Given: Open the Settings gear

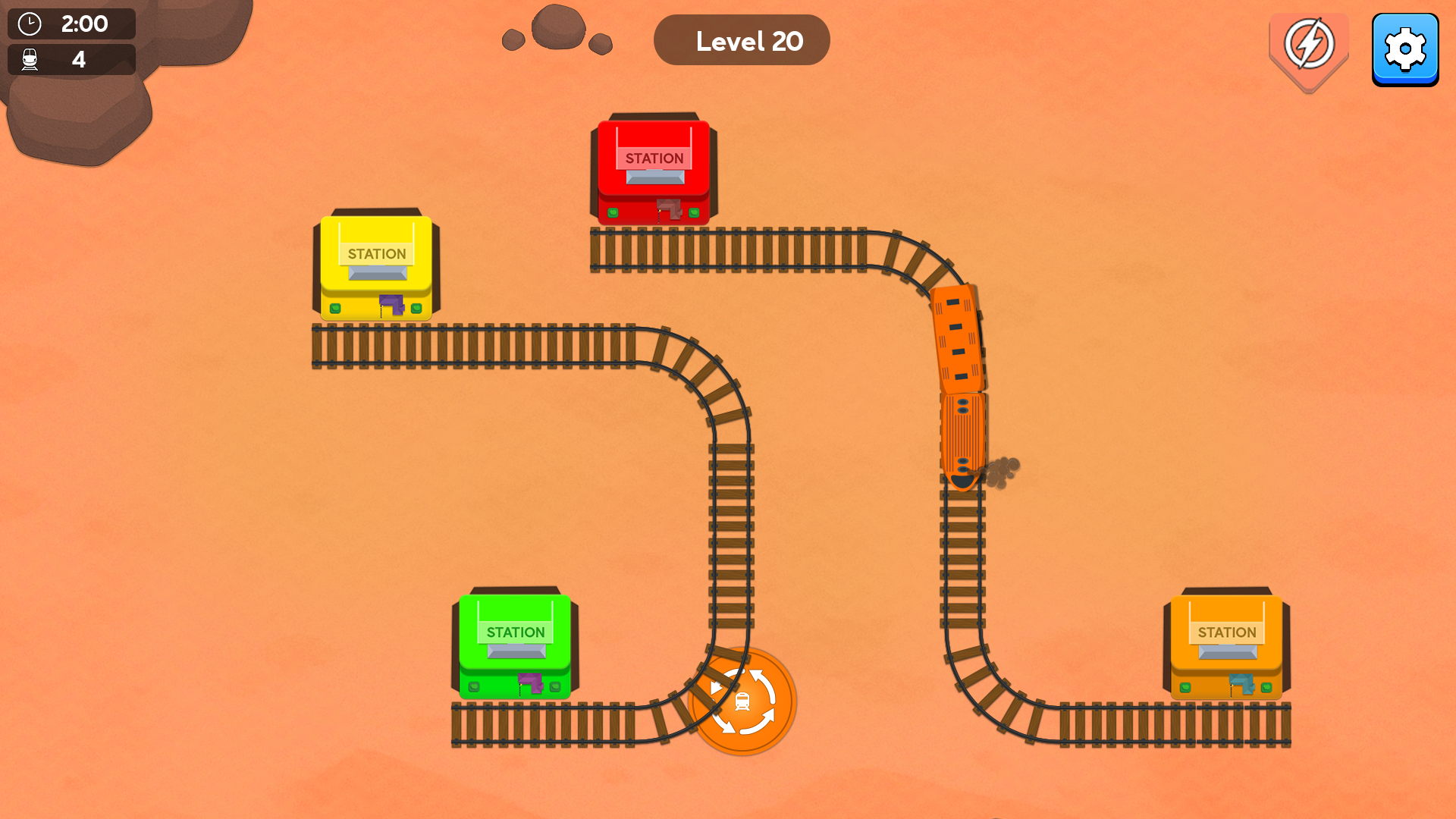Looking at the screenshot, I should [x=1406, y=49].
